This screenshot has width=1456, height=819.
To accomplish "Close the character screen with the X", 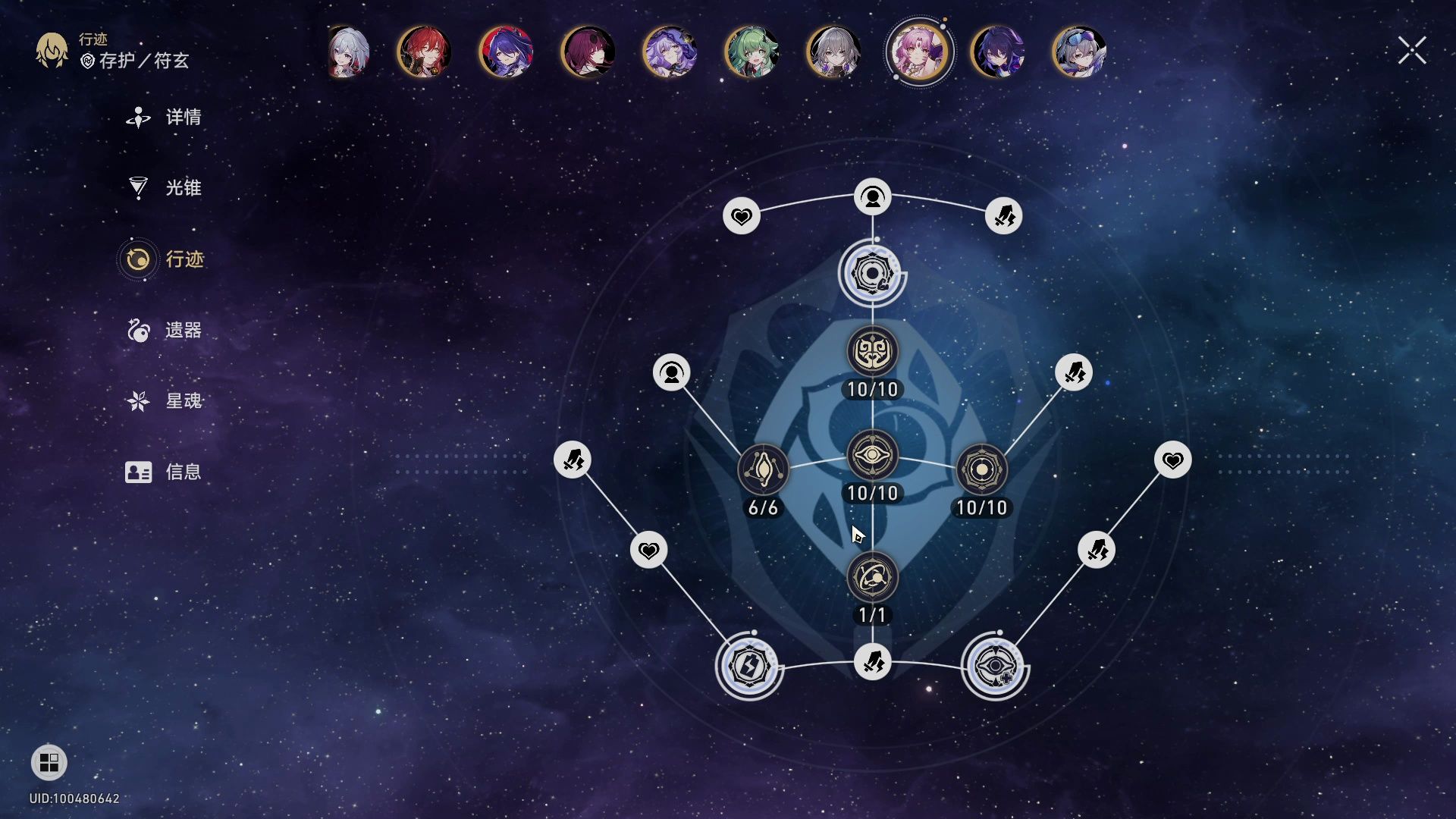I will click(1412, 51).
